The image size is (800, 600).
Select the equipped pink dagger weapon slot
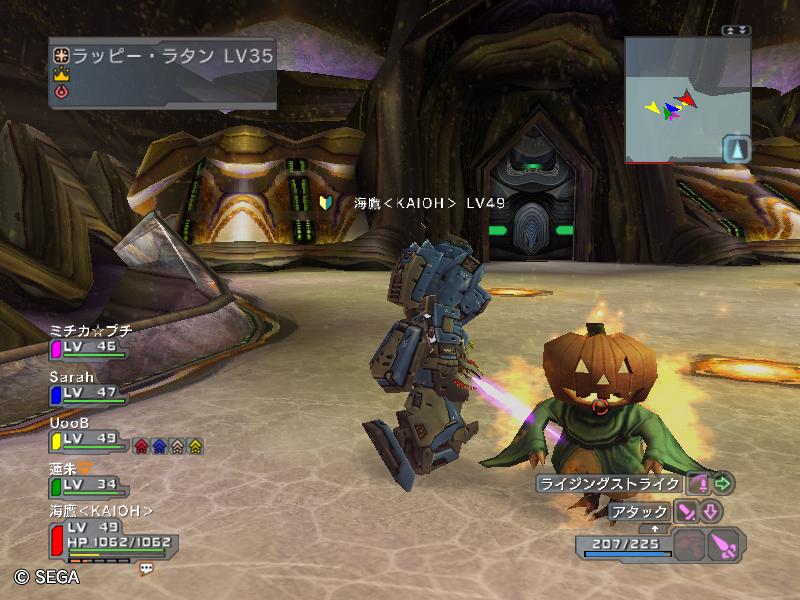pyautogui.click(x=722, y=545)
